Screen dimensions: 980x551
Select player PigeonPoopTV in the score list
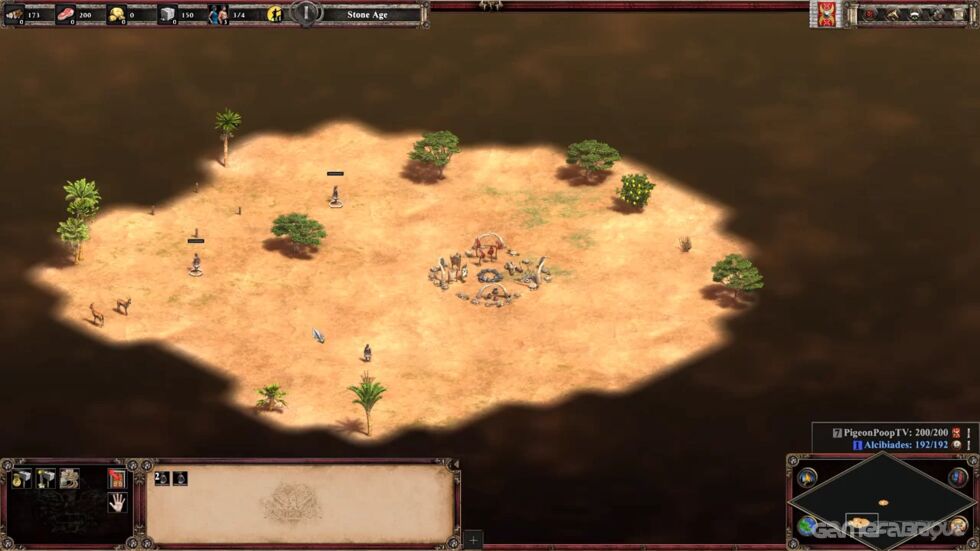coord(890,431)
